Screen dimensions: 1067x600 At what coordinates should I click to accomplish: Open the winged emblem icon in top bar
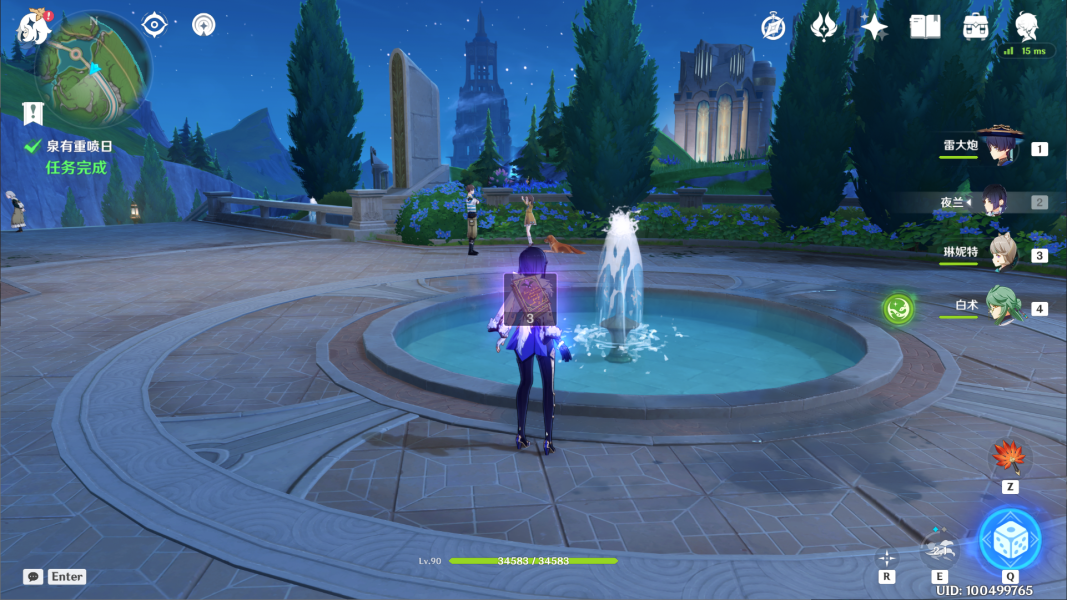coord(823,27)
